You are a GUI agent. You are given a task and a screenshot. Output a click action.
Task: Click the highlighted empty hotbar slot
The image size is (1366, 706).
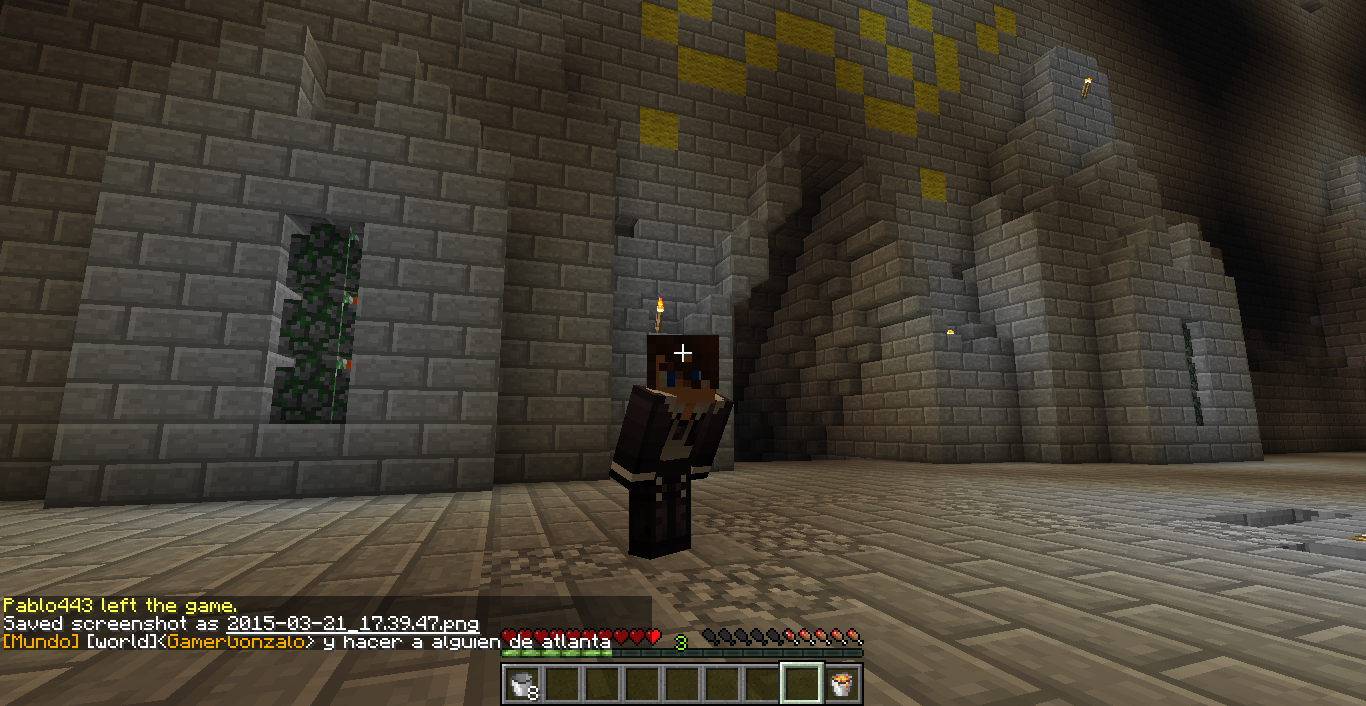(802, 684)
